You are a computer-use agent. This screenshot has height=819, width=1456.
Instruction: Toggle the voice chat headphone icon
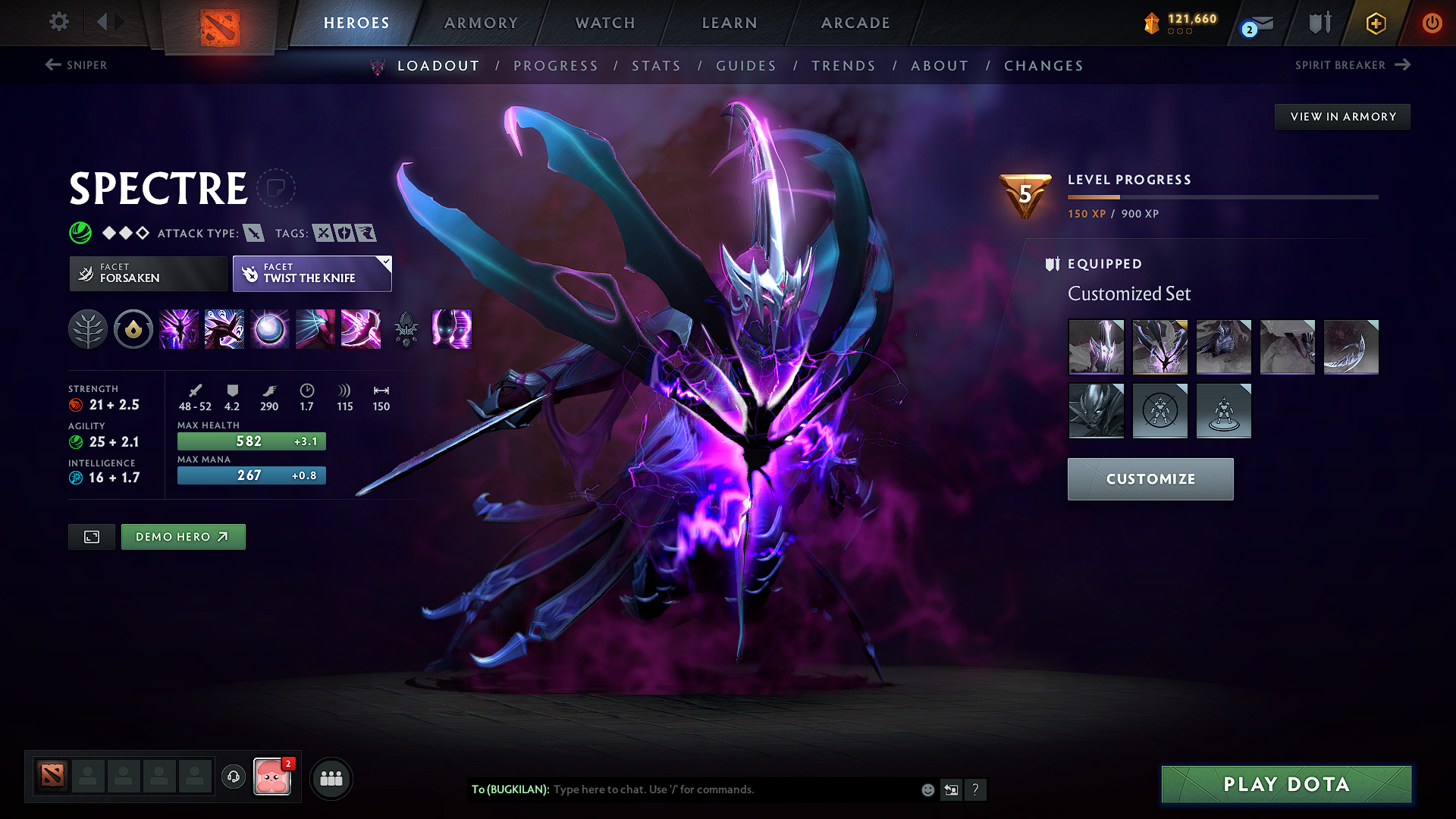pyautogui.click(x=233, y=778)
